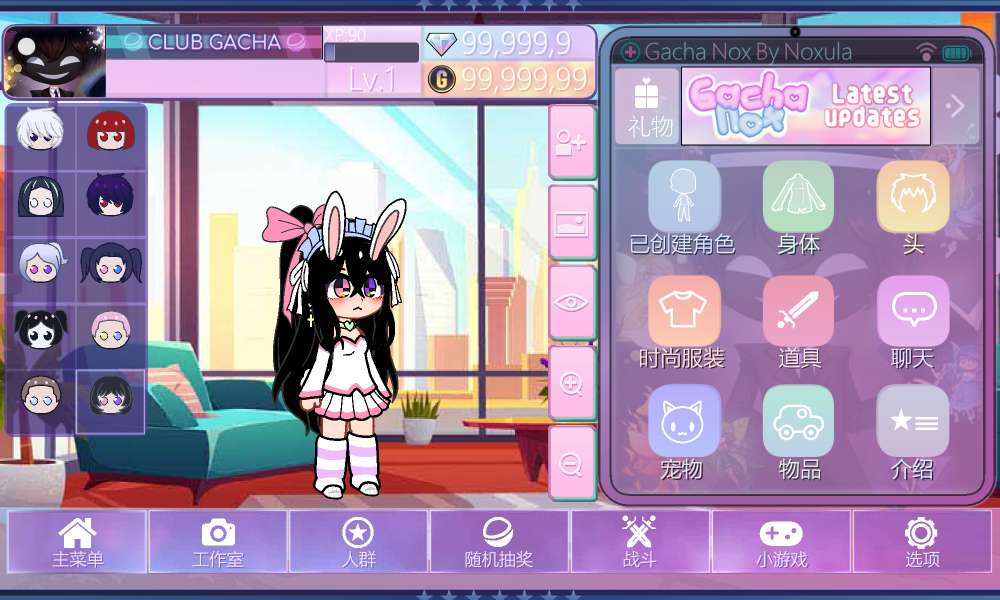This screenshot has height=600, width=1000.
Task: Select the 头 head category
Action: click(913, 198)
